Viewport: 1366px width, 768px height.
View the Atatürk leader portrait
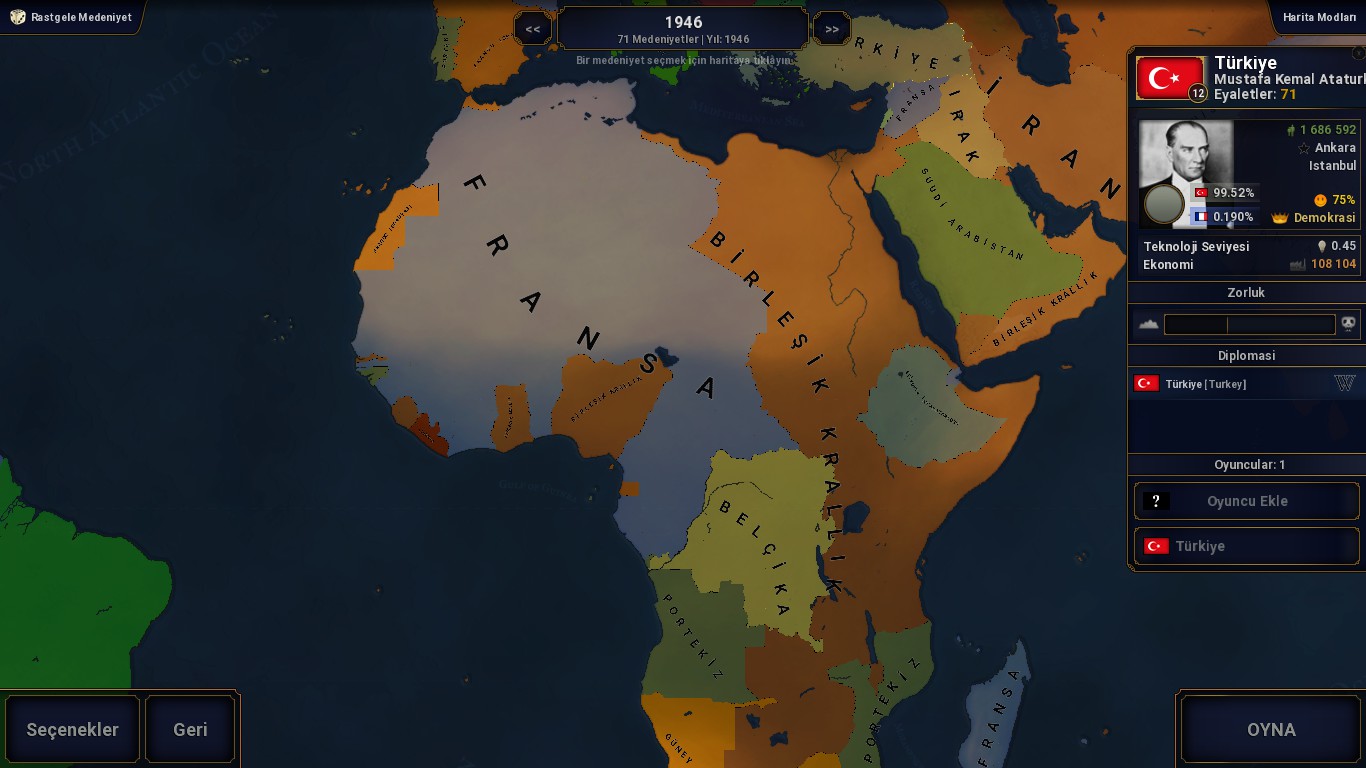1186,172
